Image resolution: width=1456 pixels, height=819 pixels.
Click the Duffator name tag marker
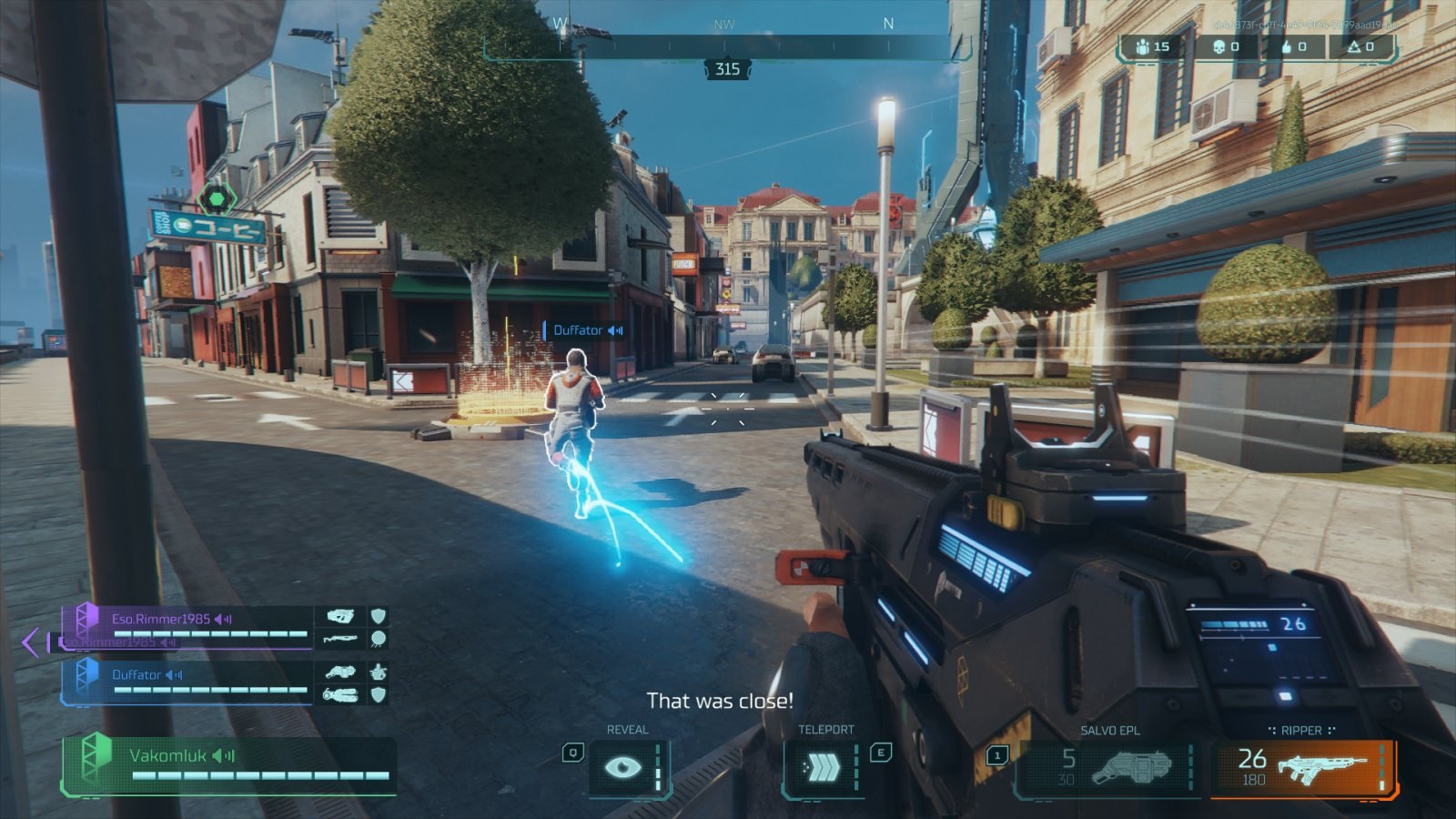pyautogui.click(x=583, y=330)
